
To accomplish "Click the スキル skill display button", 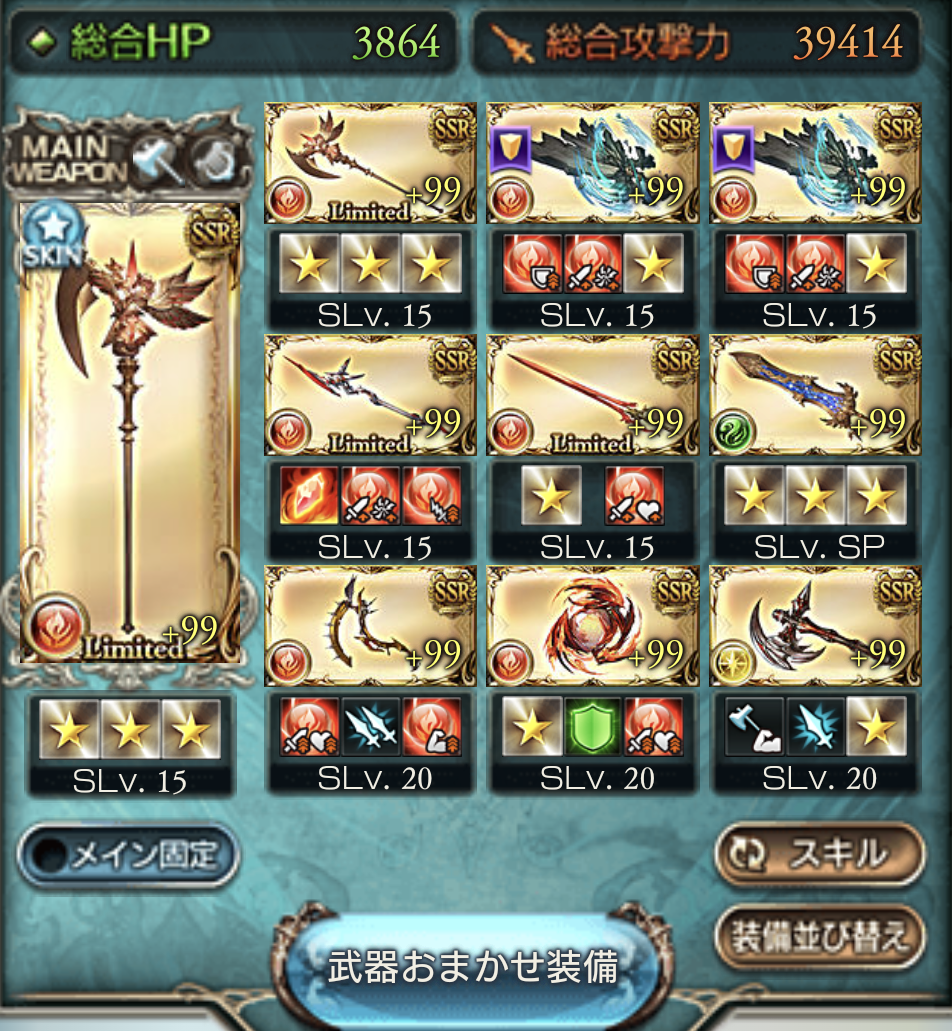I will [818, 854].
